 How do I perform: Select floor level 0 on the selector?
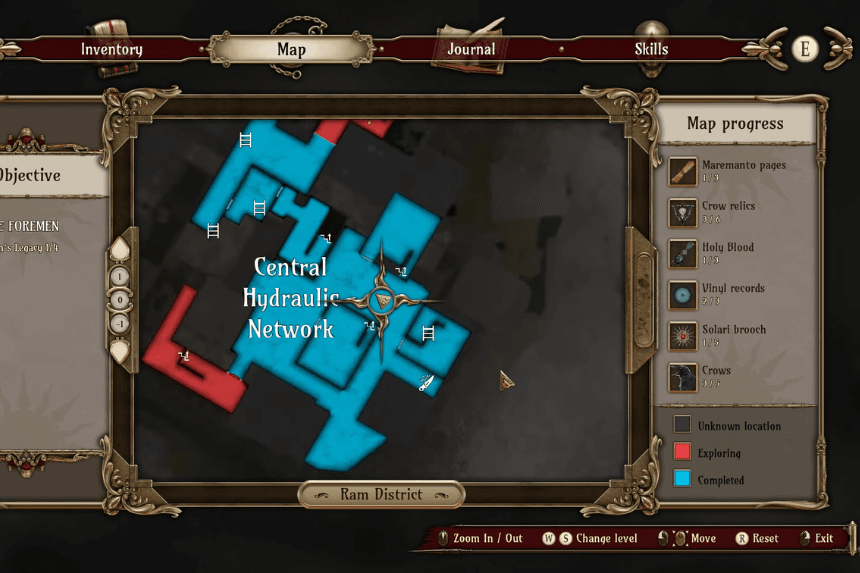(119, 300)
